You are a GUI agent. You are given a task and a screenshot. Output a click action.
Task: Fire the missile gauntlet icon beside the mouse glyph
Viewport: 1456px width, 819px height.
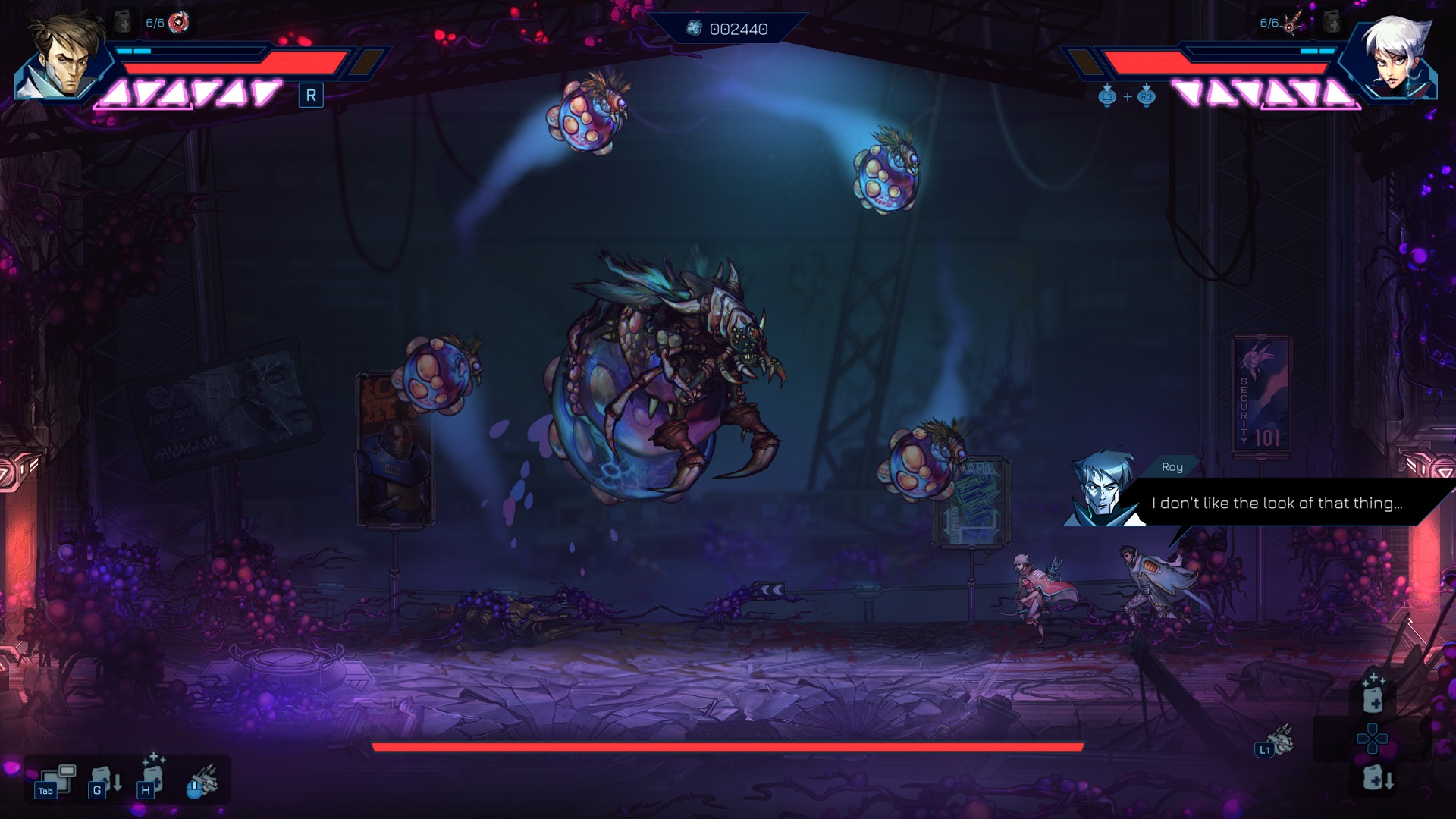point(203,781)
